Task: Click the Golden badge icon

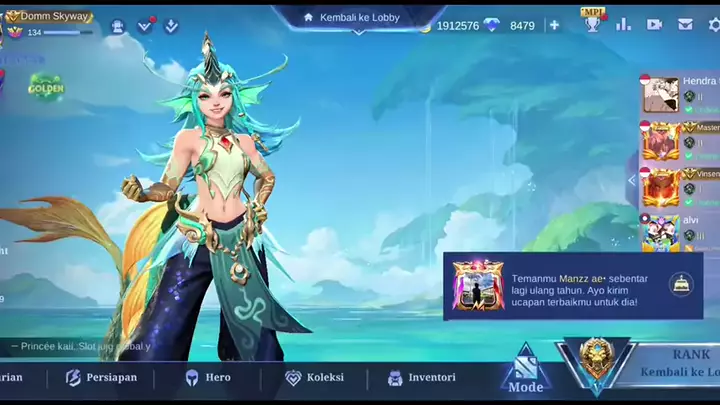Action: click(46, 88)
